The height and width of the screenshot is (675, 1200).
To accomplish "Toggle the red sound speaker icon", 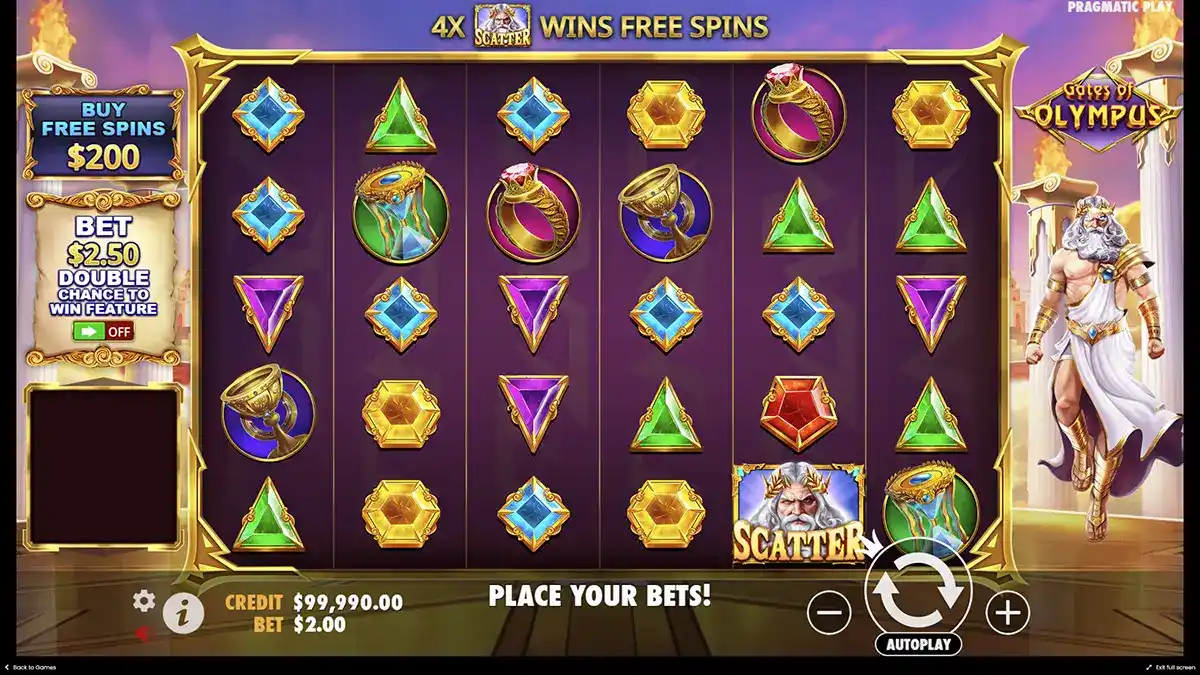I will point(143,632).
